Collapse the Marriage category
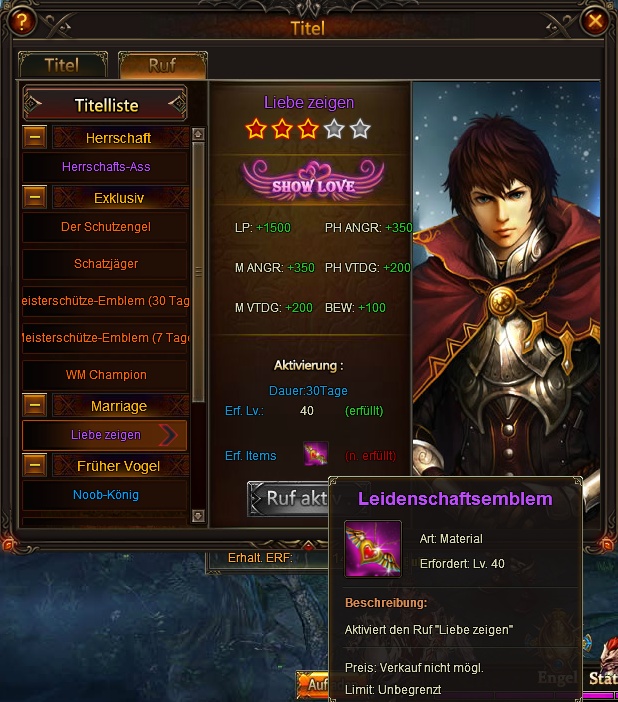Image resolution: width=618 pixels, height=702 pixels. (x=35, y=406)
